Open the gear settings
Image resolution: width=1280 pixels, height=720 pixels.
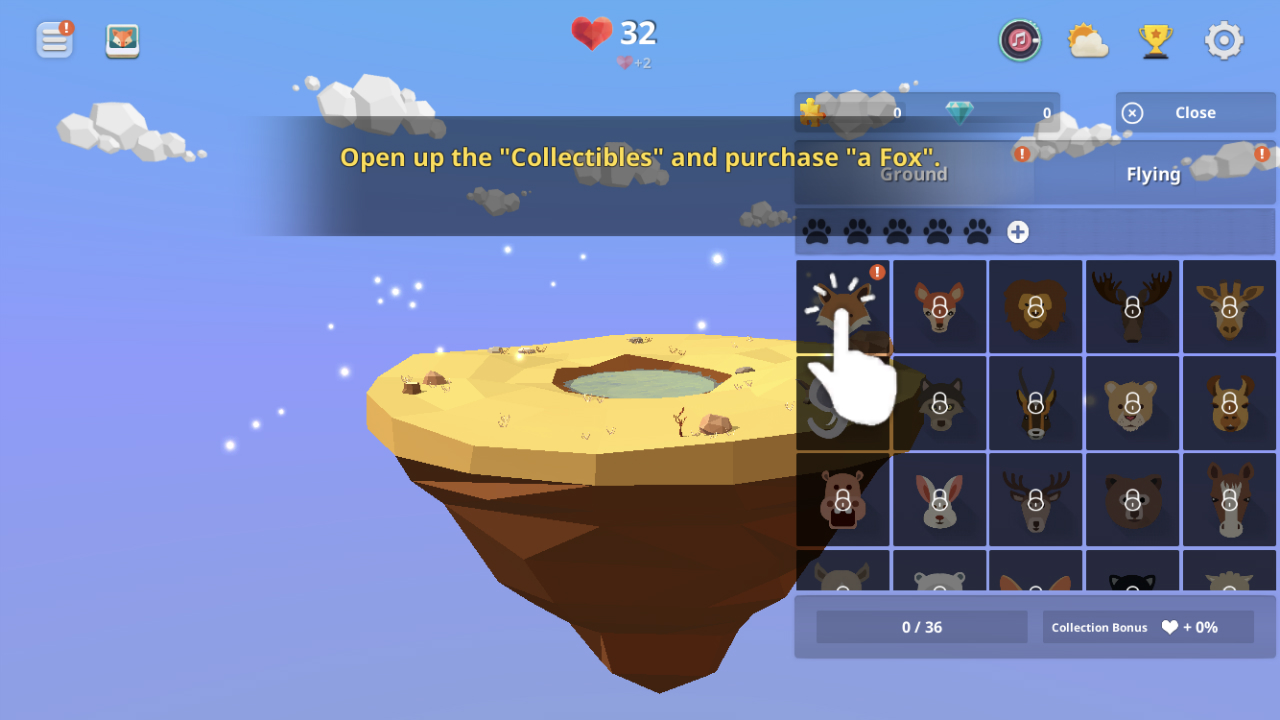(x=1224, y=41)
